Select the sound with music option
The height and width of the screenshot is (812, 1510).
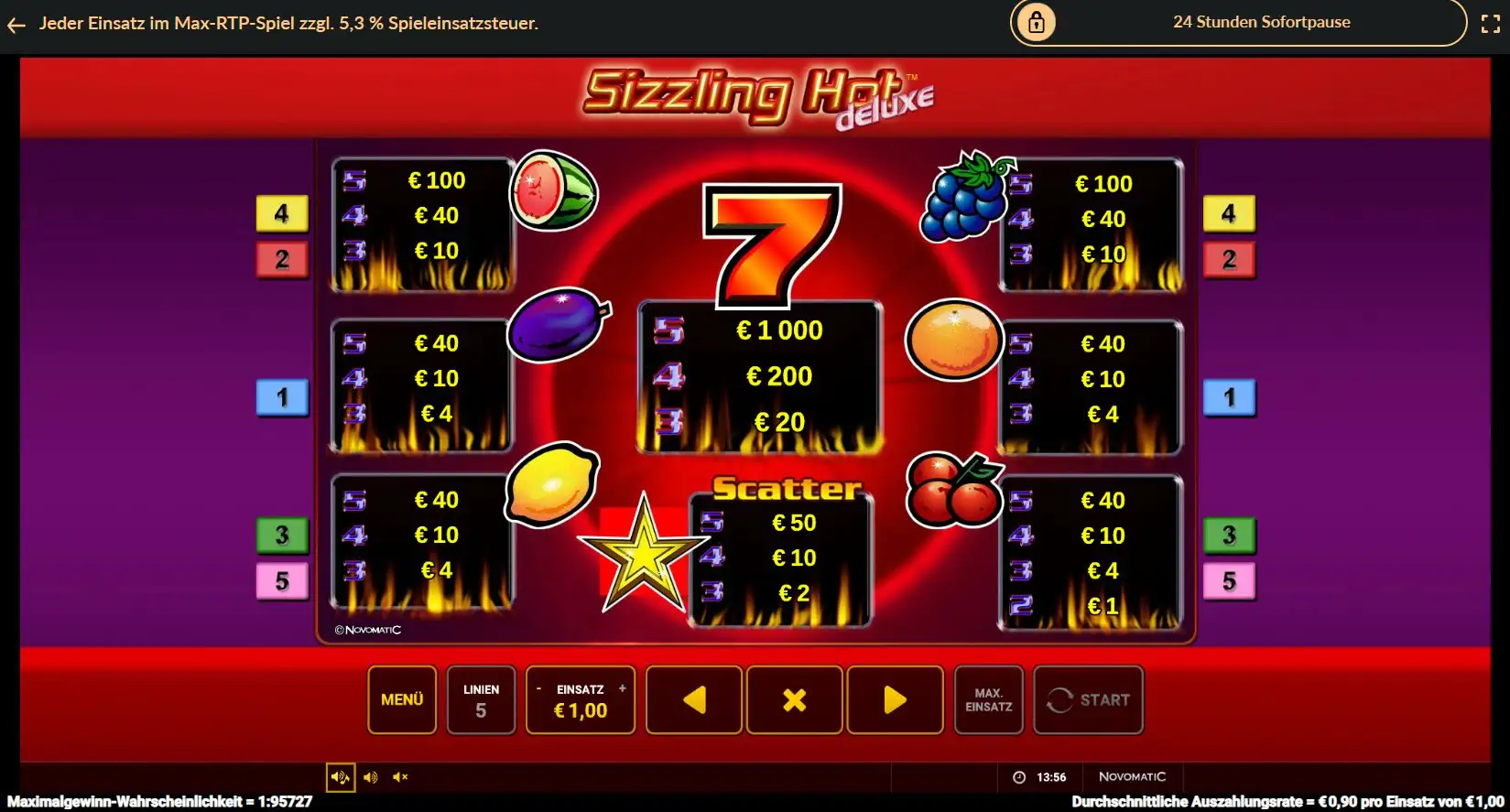coord(341,777)
